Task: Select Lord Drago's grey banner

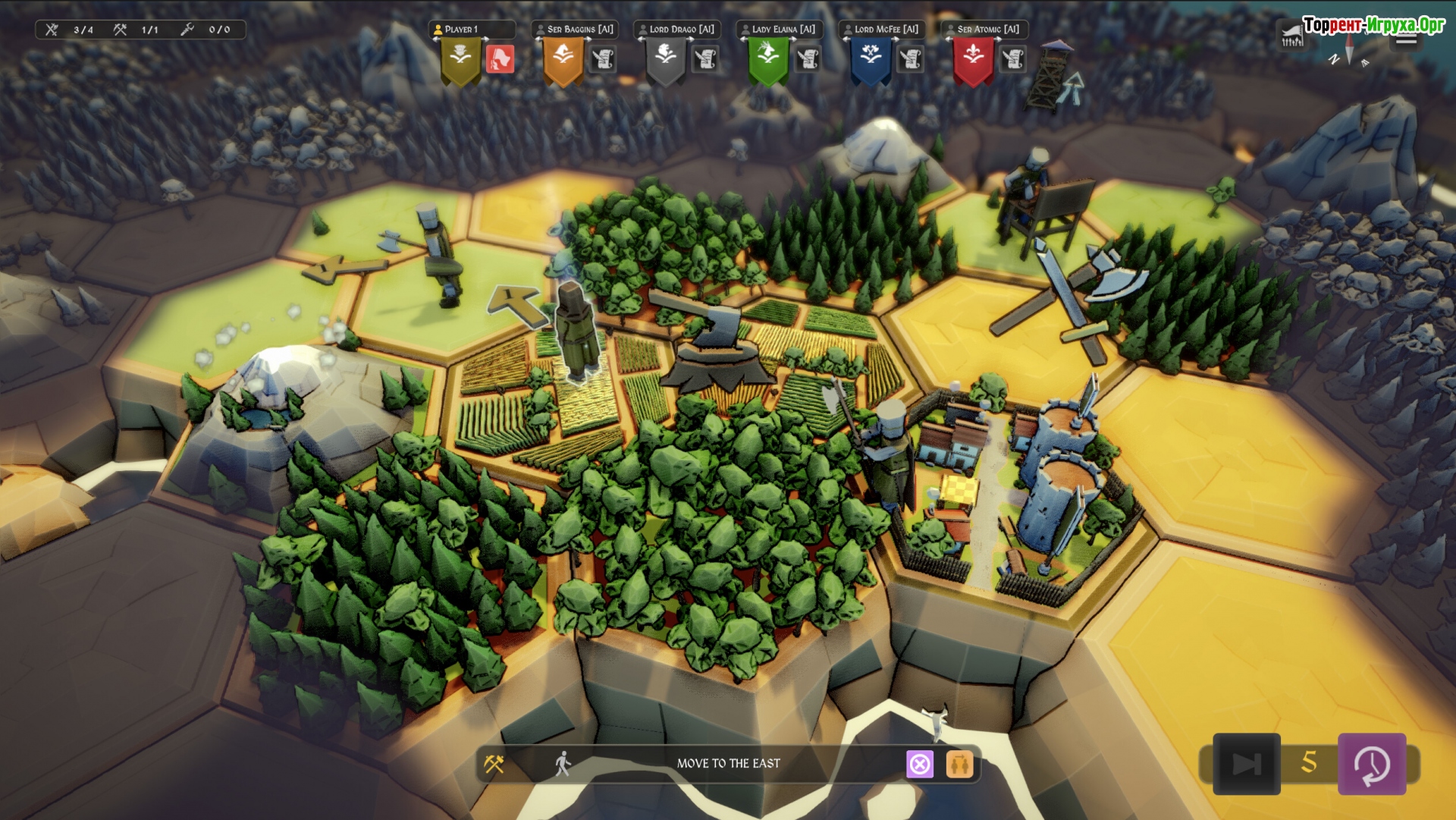Action: click(x=665, y=59)
